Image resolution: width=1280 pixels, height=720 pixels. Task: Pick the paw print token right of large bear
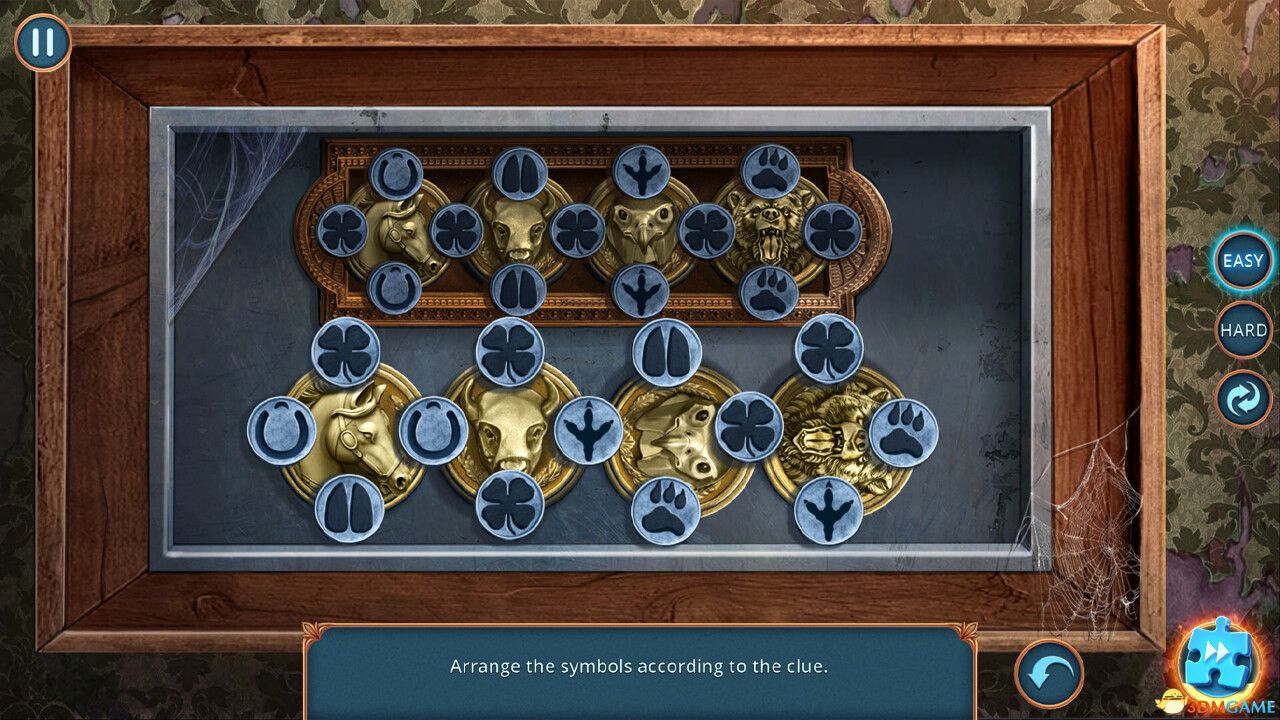pyautogui.click(x=903, y=433)
